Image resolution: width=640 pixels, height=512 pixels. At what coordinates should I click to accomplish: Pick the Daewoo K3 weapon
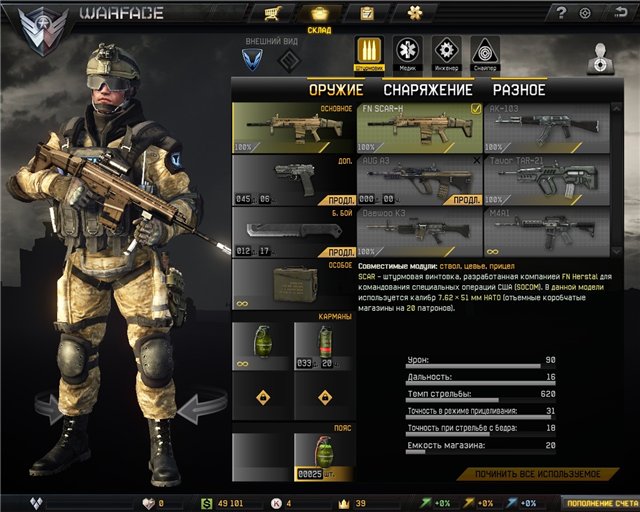click(x=419, y=233)
